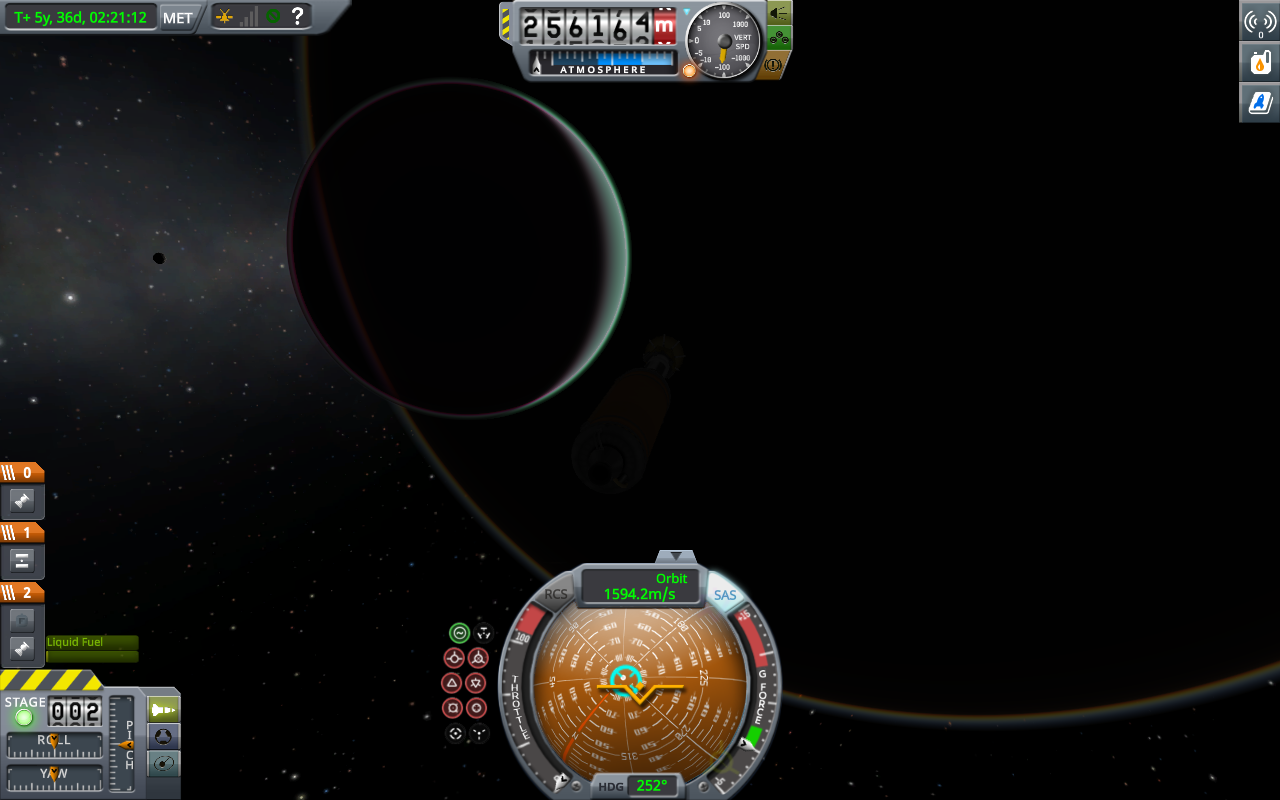Collapse the navball using its top arrow
Viewport: 1280px width, 800px height.
pyautogui.click(x=676, y=557)
